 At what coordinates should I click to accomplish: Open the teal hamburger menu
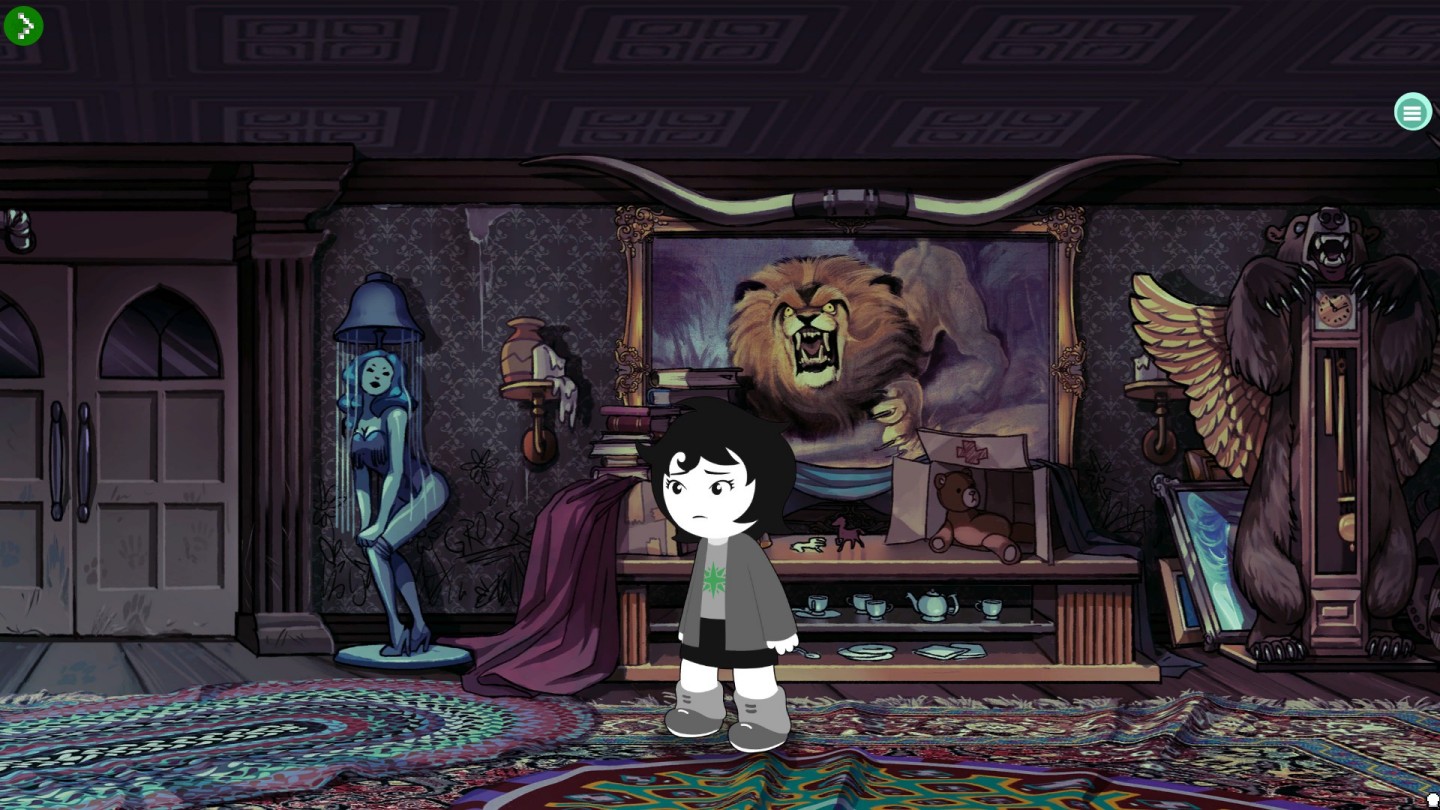[1412, 112]
